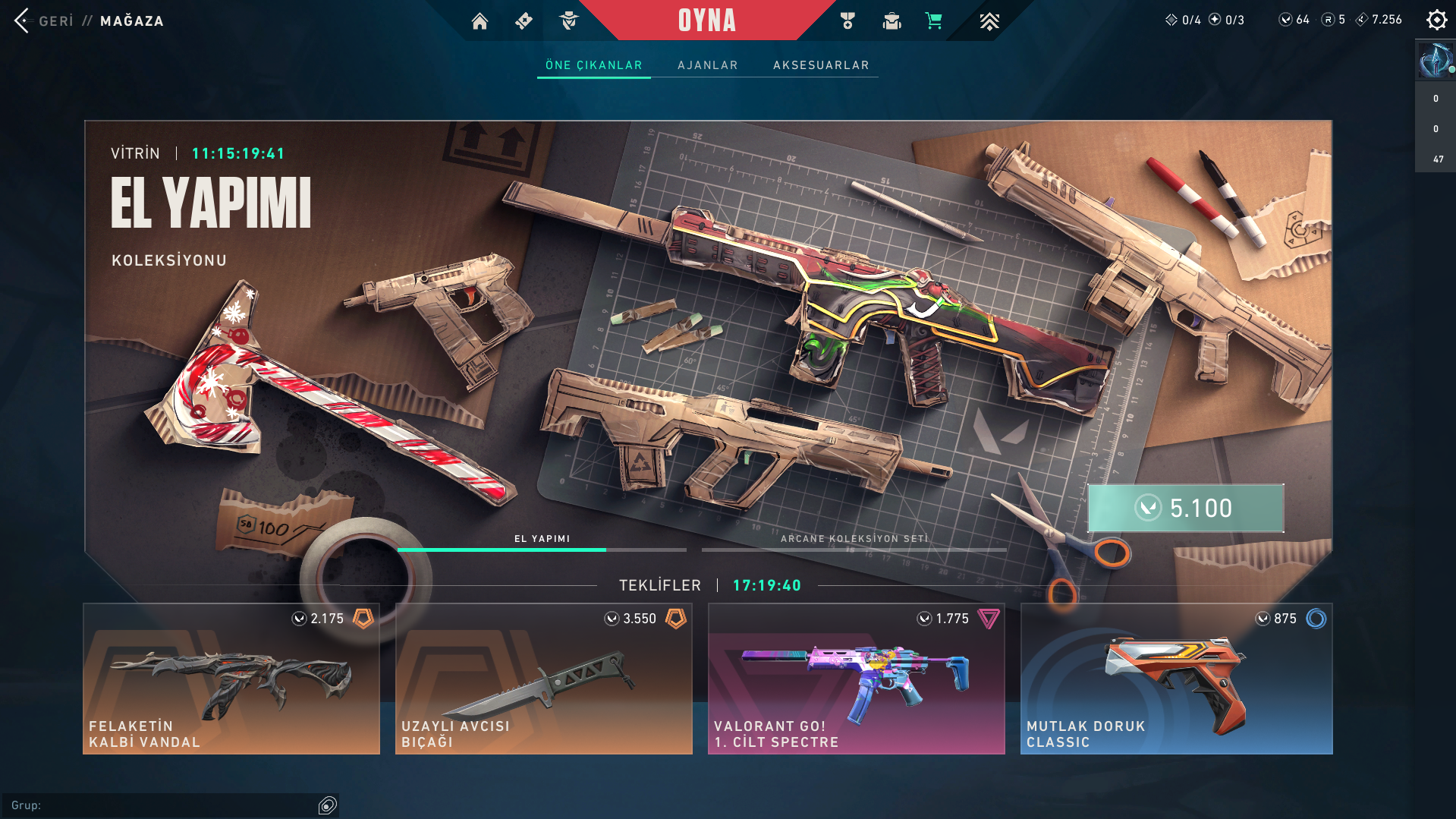This screenshot has height=819, width=1456.
Task: Buy El Yapımı bundle for 5.100
Action: click(x=1185, y=508)
